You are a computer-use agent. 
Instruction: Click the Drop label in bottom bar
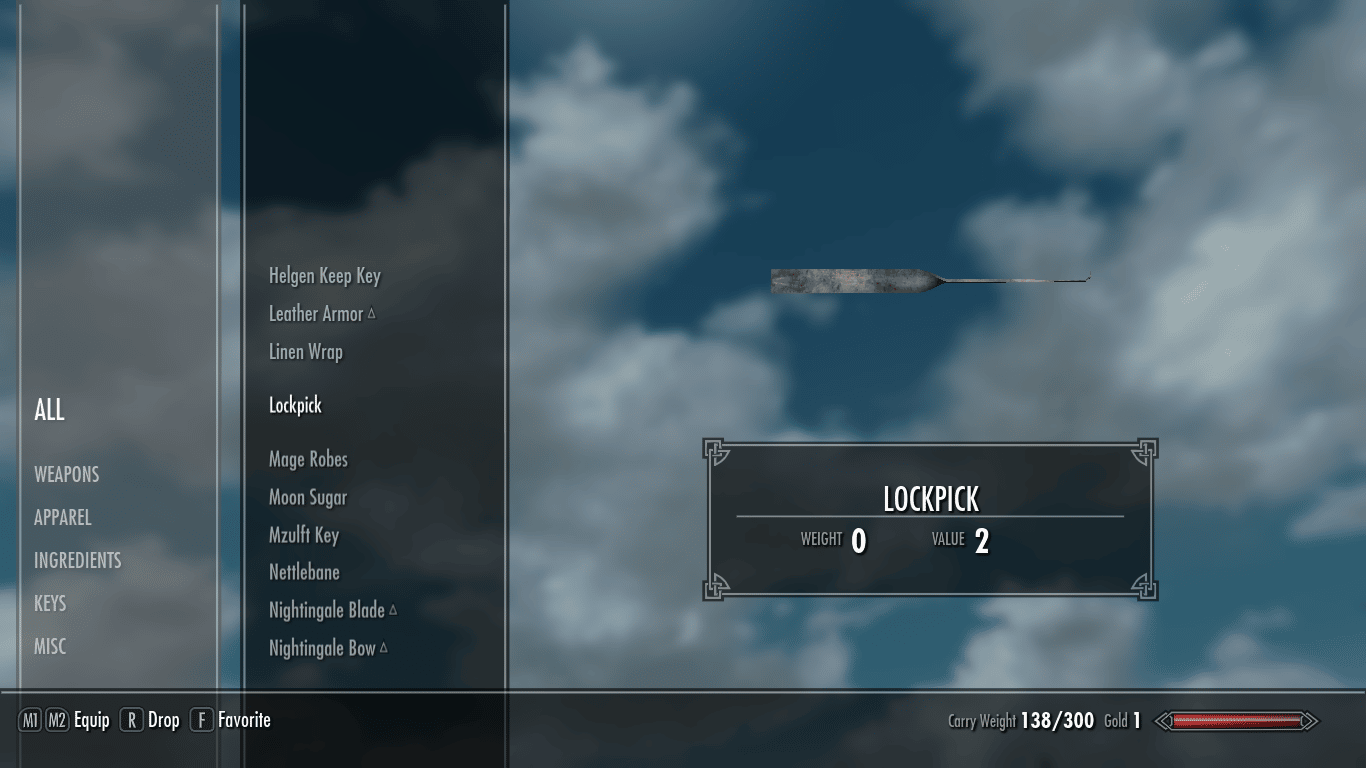point(164,720)
